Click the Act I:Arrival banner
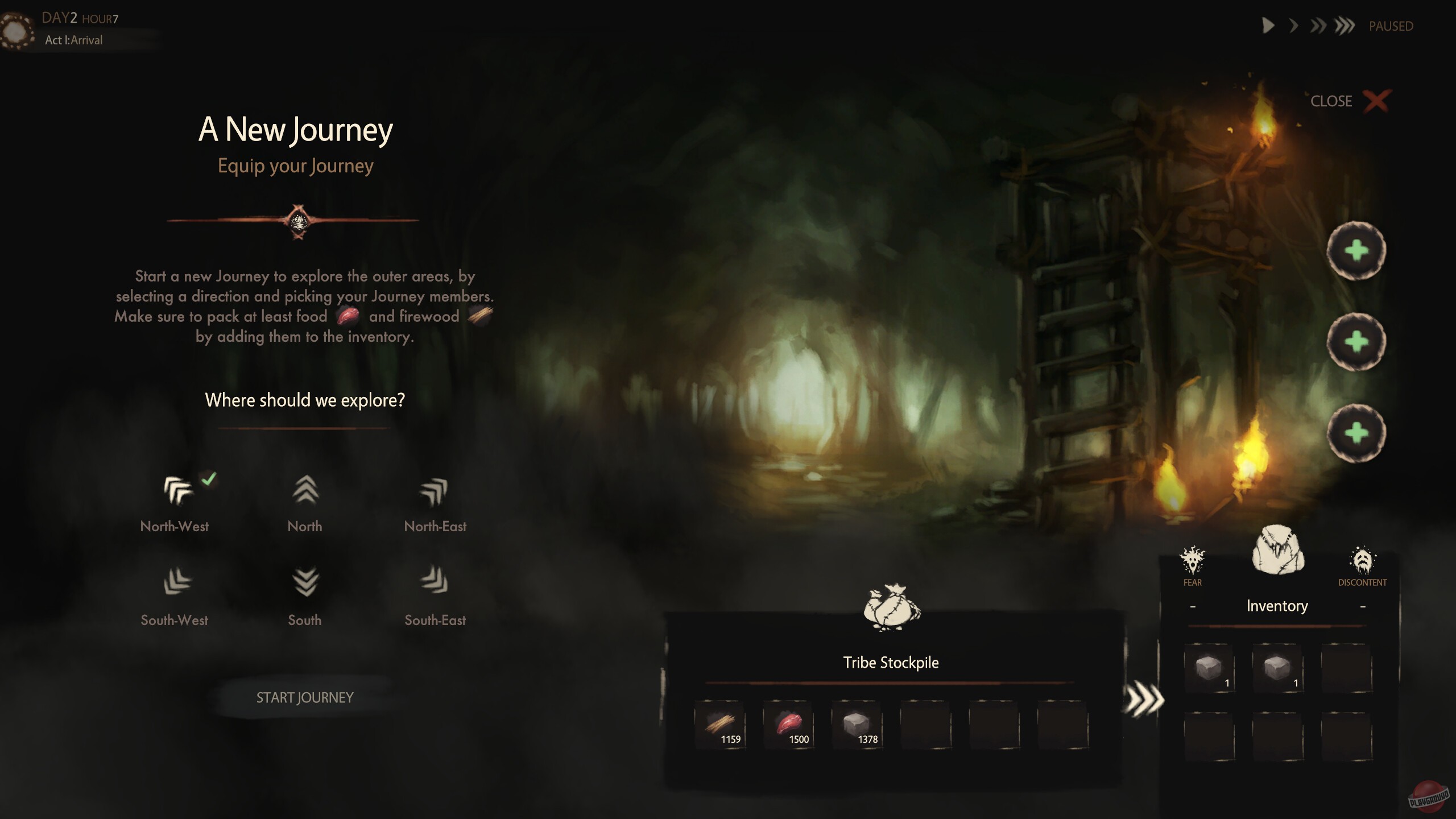Screen dimensions: 1456x819 click(74, 40)
